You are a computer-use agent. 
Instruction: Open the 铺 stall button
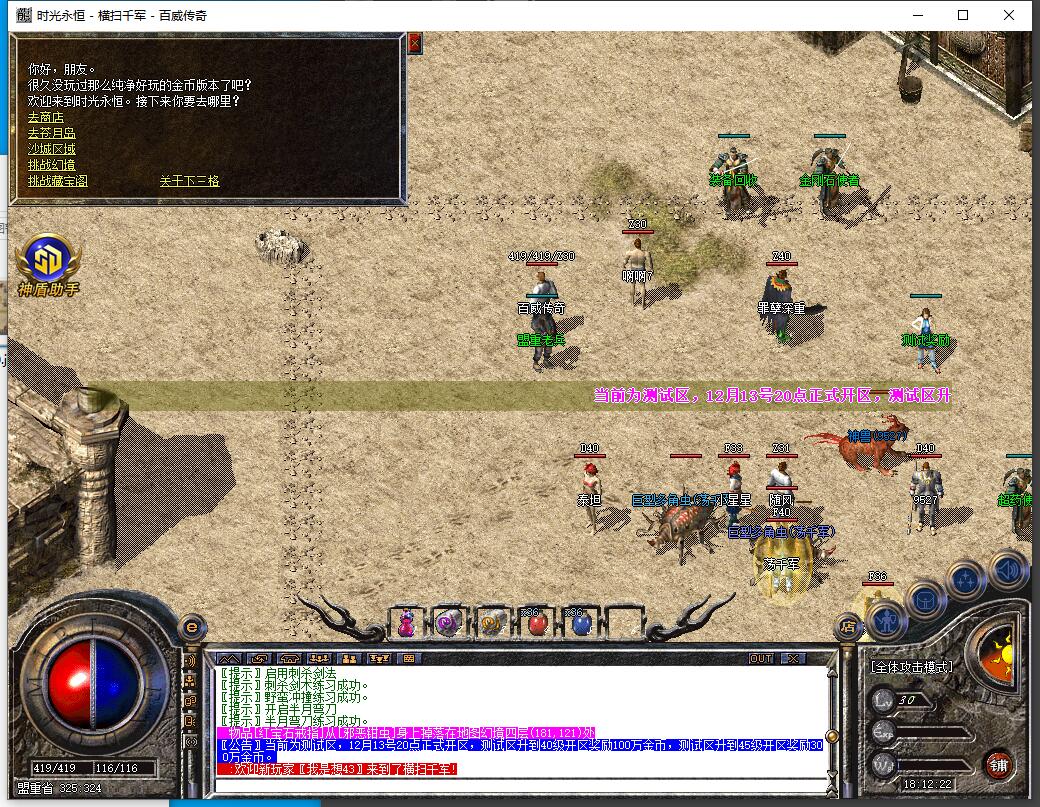click(996, 766)
